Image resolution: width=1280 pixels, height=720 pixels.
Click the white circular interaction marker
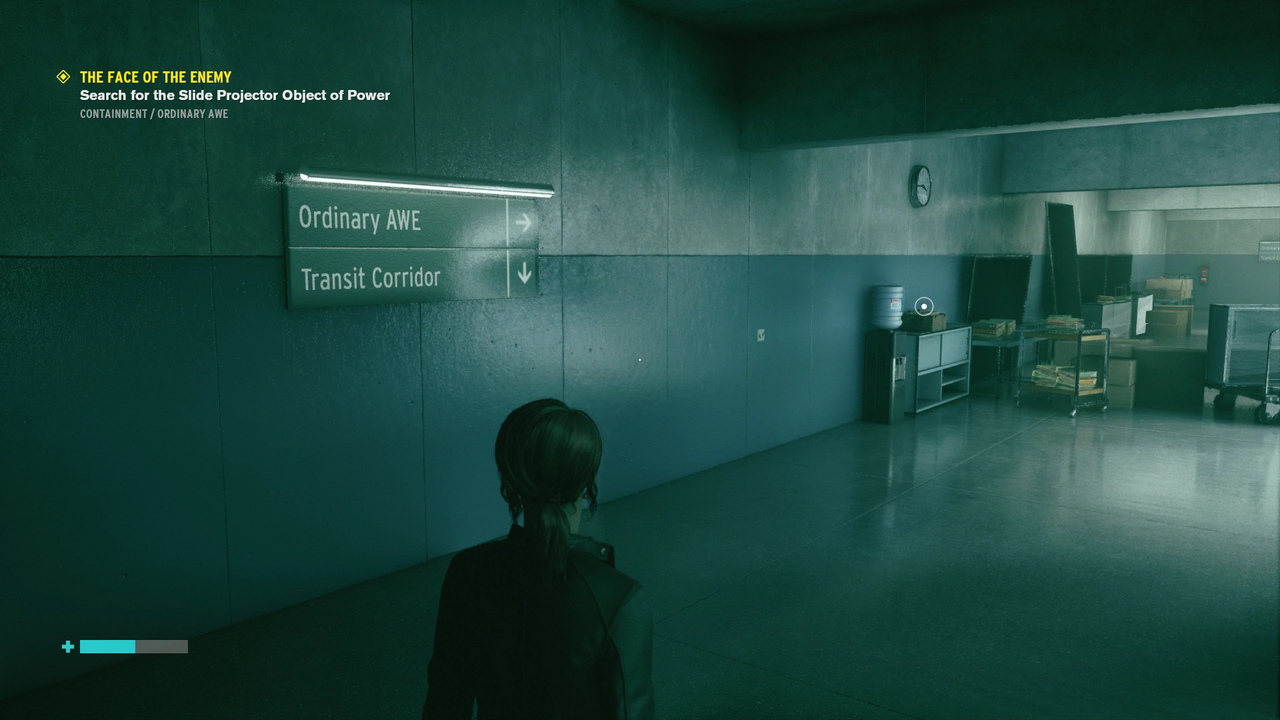924,306
